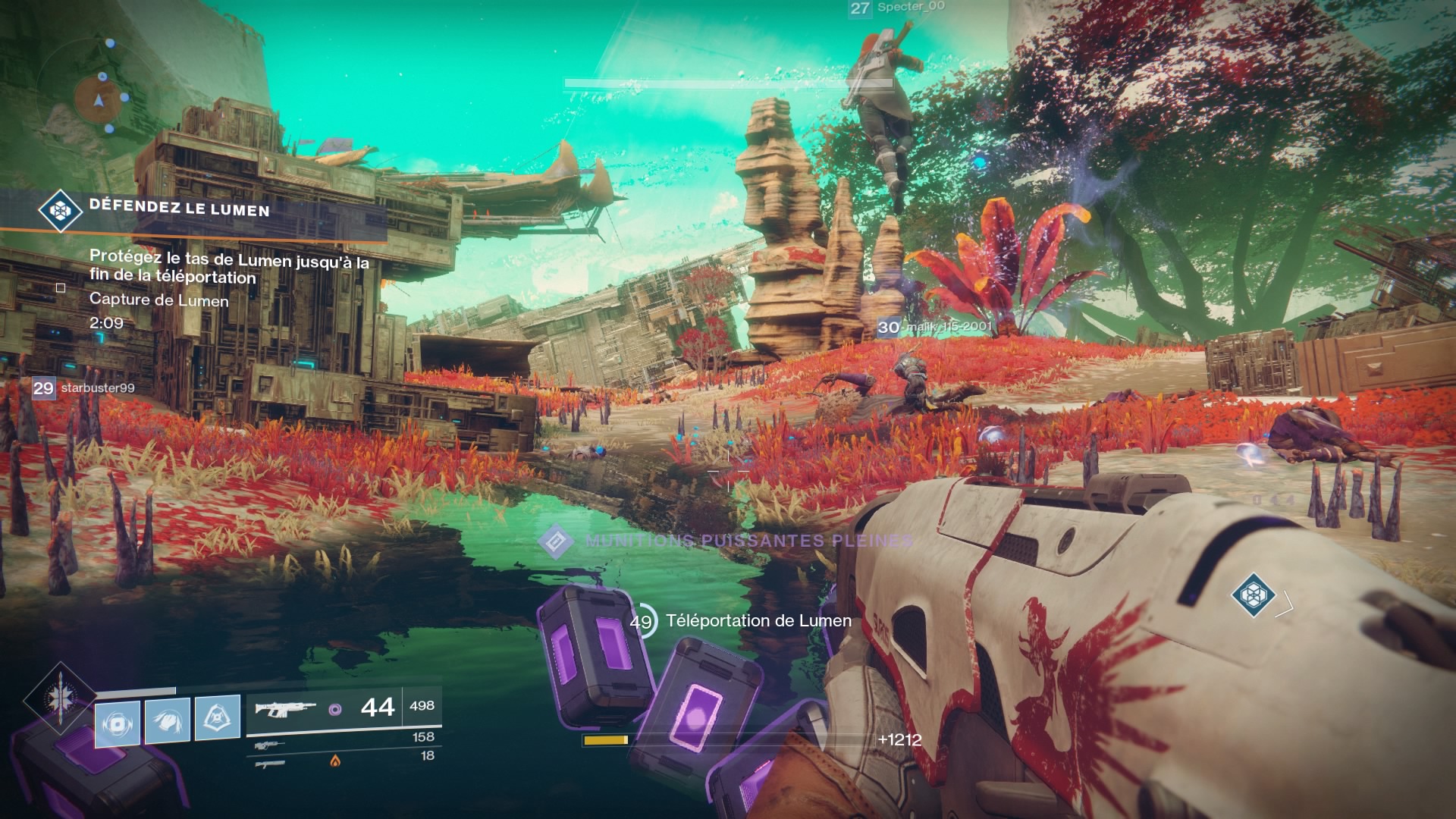The width and height of the screenshot is (1456, 819).
Task: Switch to the second weapon in the list
Action: [270, 745]
